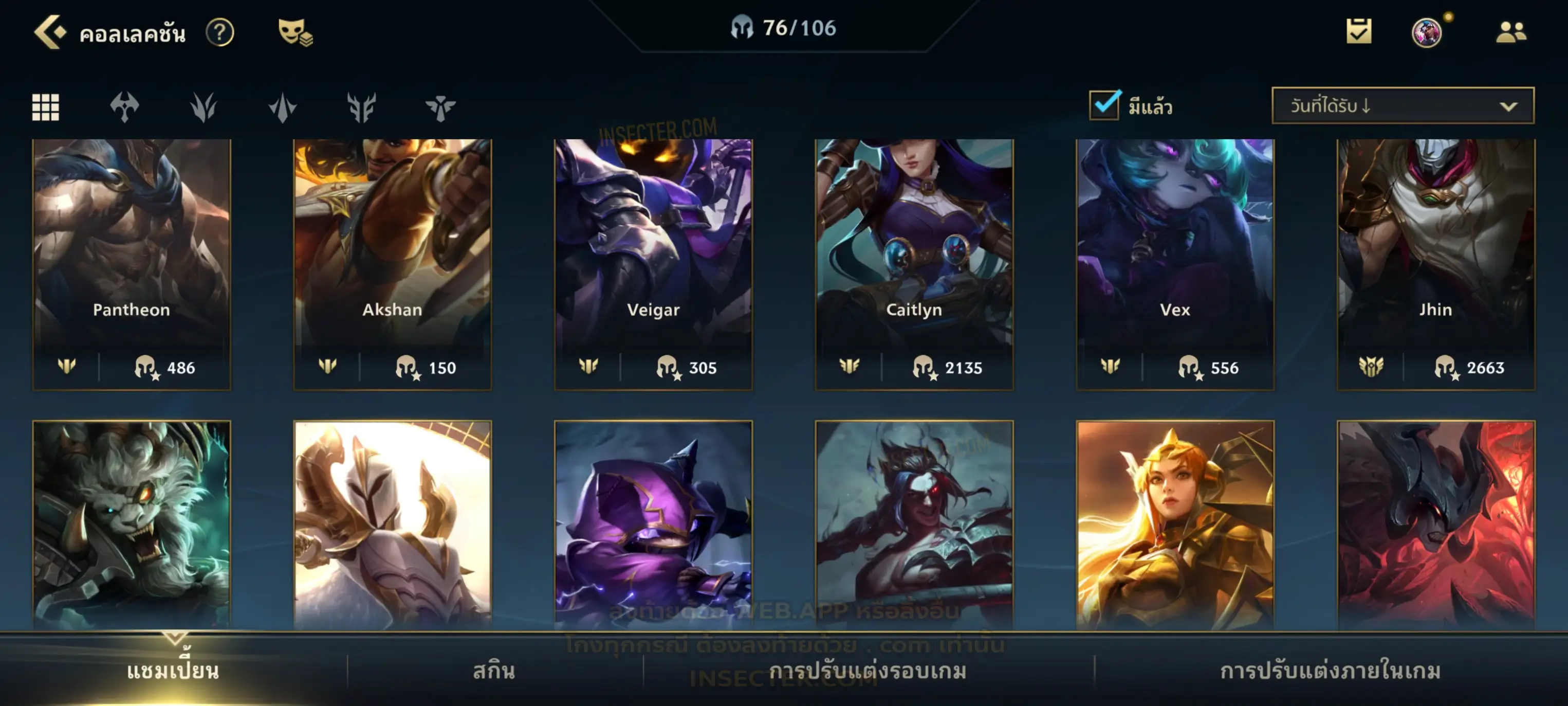Screen dimensions: 1568x706
Task: Open the friends list icon
Action: [1511, 32]
